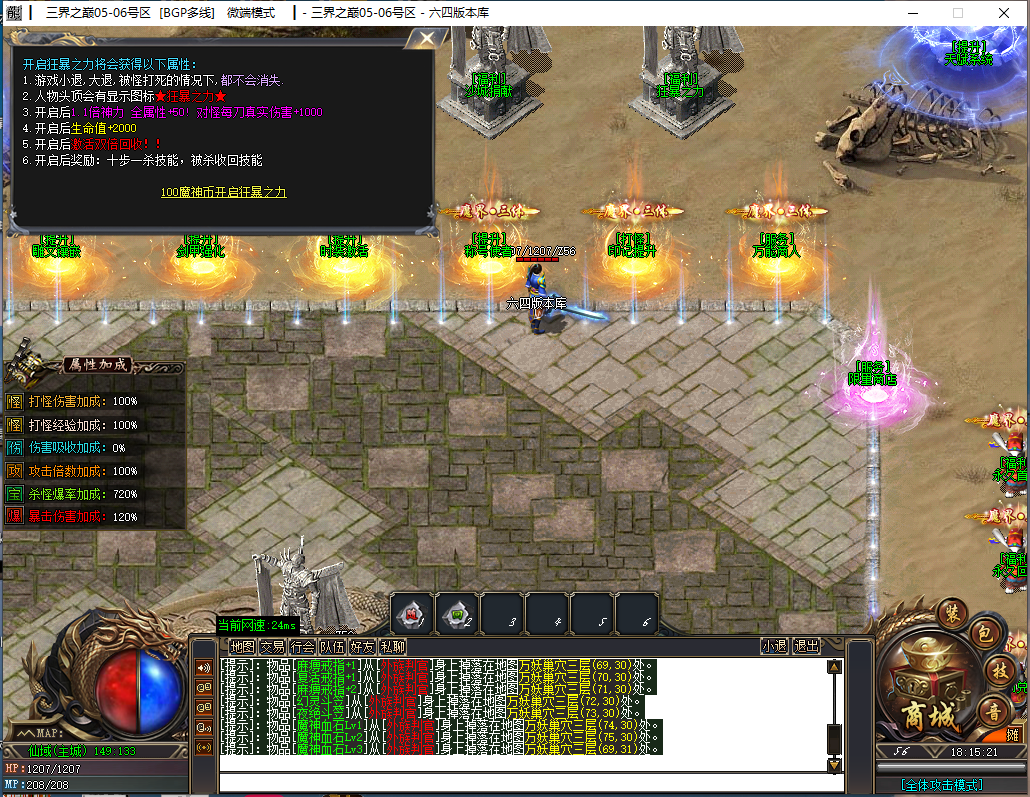Use the green item in hotbar slot 2
The height and width of the screenshot is (797, 1030).
click(456, 613)
